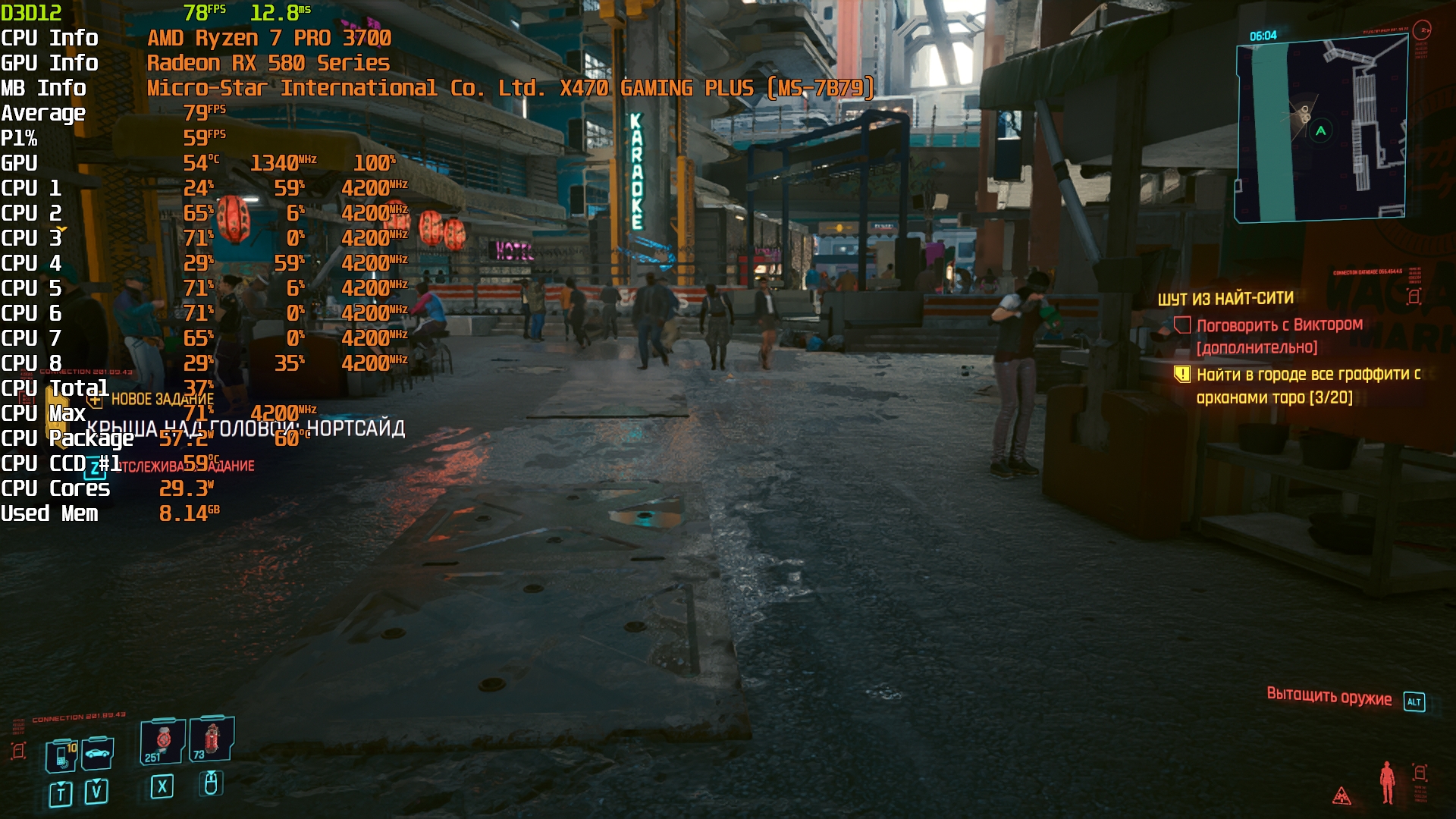Click the objective Поговорить с Виктором
1456x819 pixels.
(1279, 325)
